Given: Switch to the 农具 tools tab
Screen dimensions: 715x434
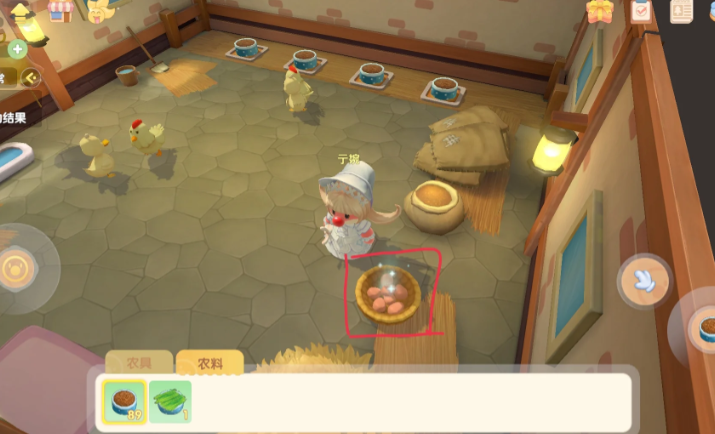Looking at the screenshot, I should [139, 364].
